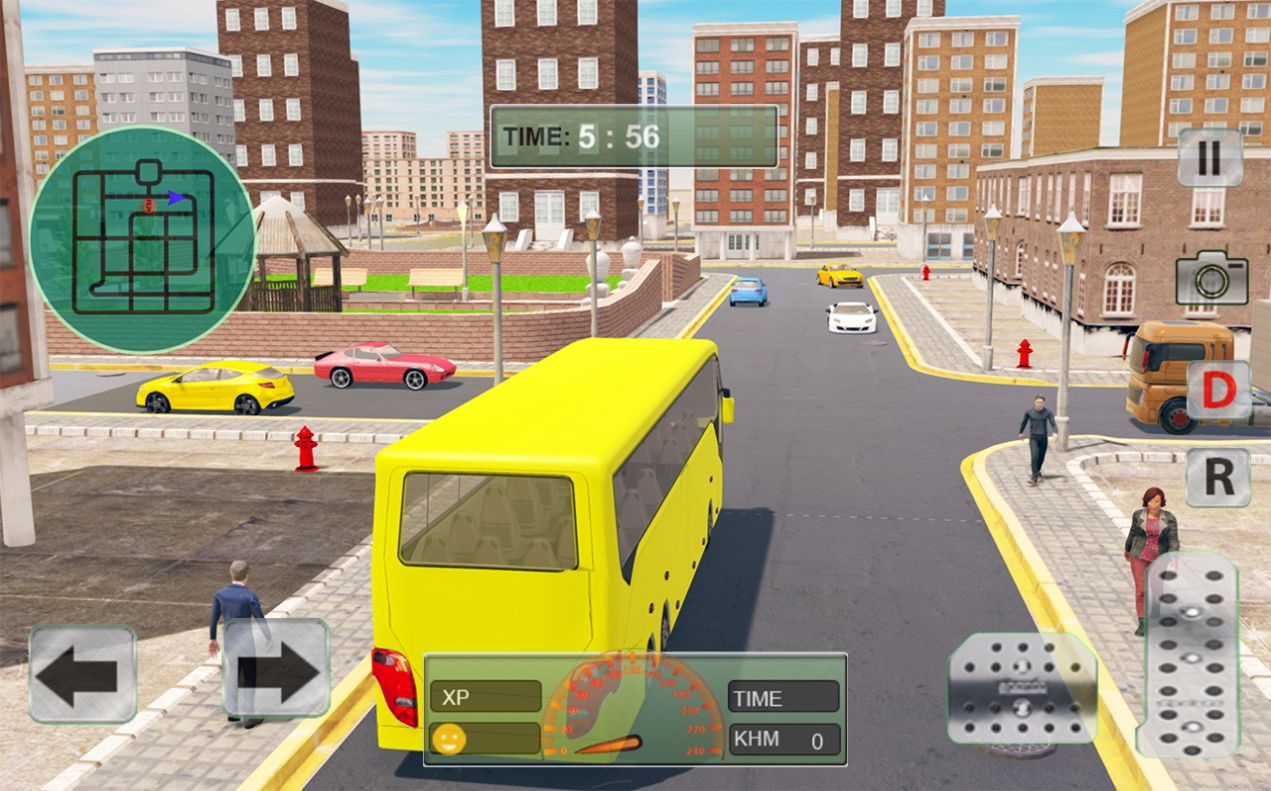Viewport: 1271px width, 791px height.
Task: Steer left with the left arrow
Action: [x=82, y=674]
